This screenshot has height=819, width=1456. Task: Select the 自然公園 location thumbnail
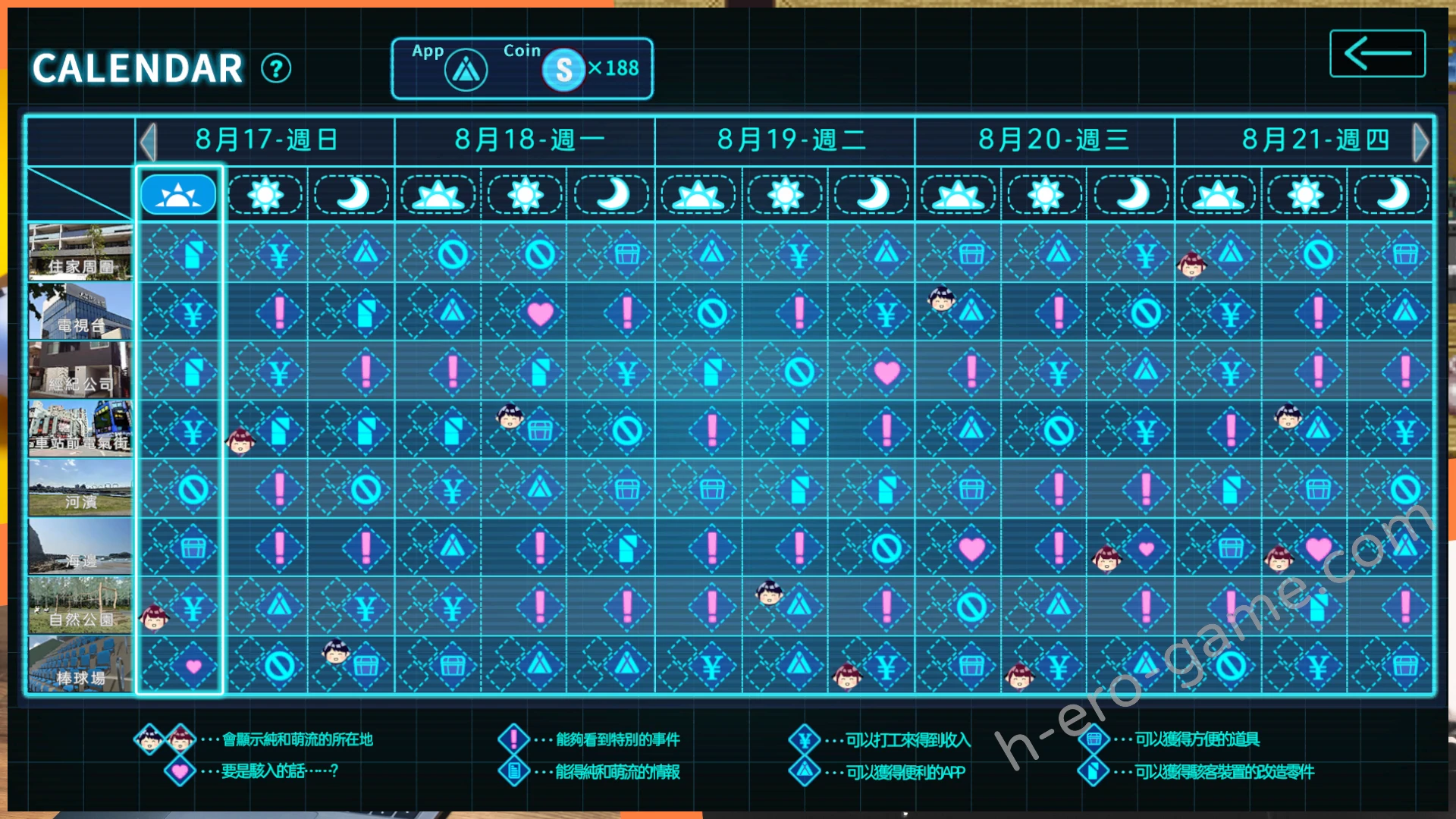pyautogui.click(x=80, y=605)
